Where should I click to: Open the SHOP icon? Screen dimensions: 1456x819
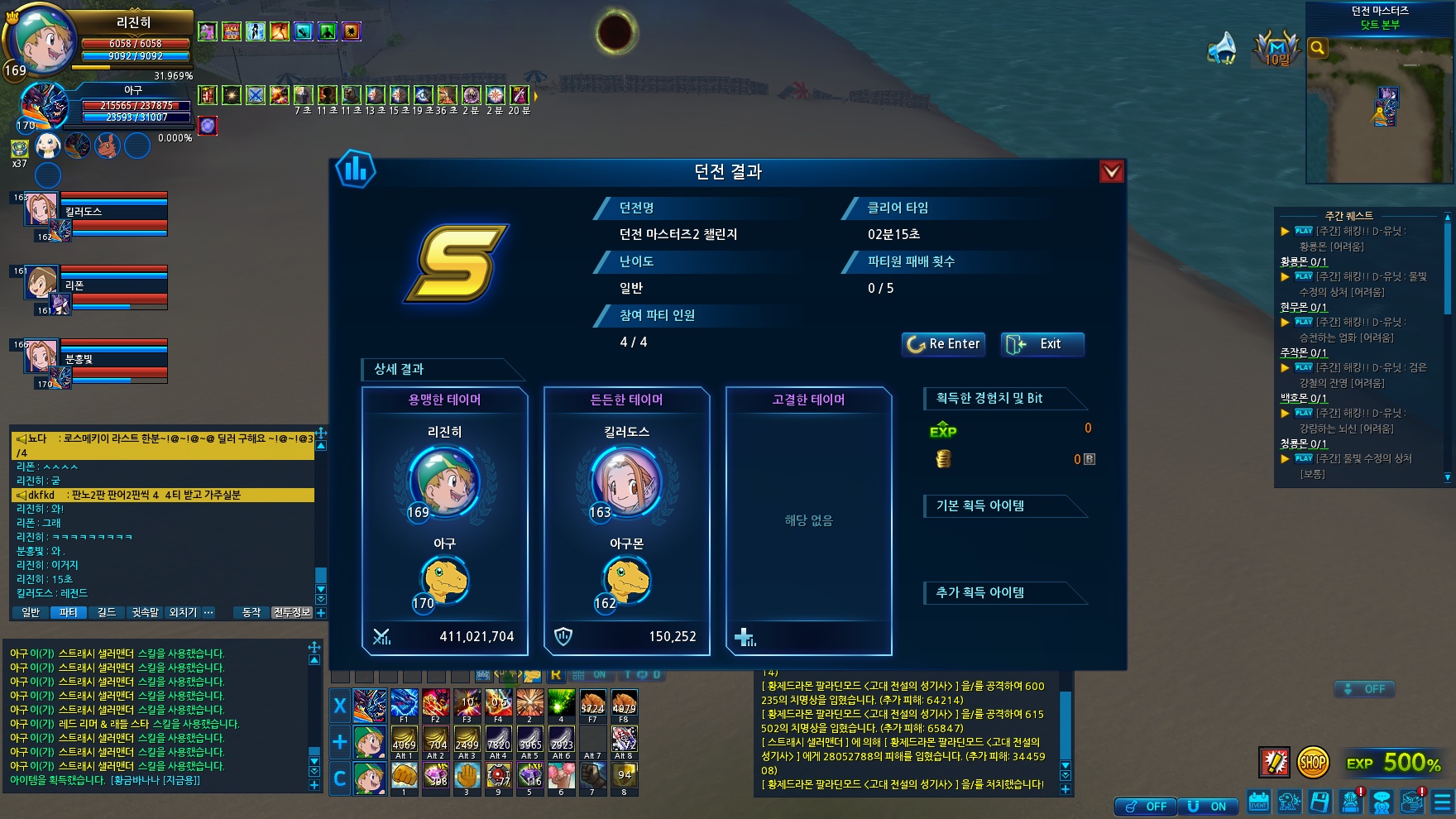click(1313, 762)
